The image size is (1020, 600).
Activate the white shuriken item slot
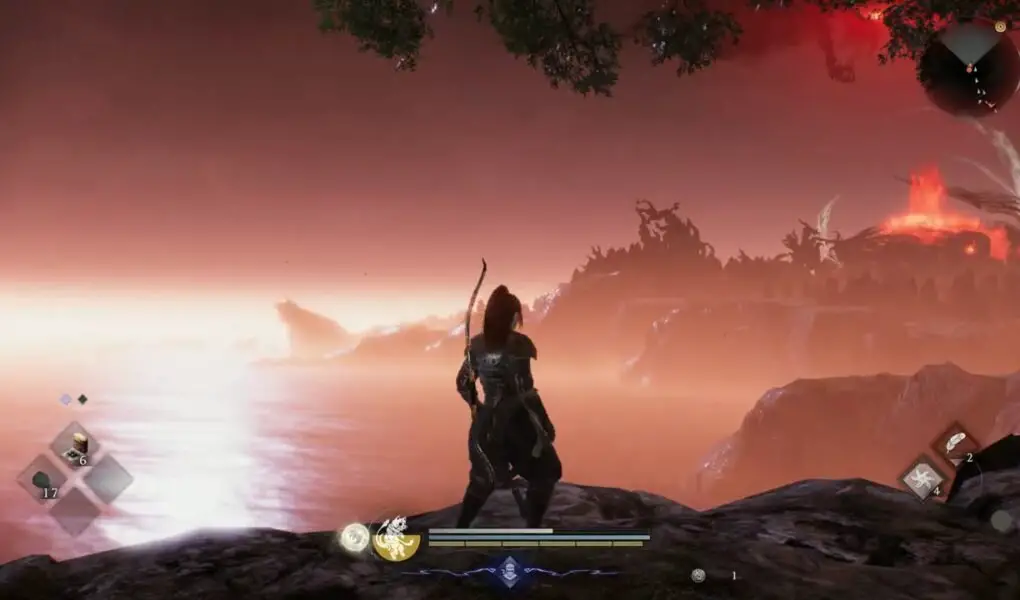(x=920, y=478)
